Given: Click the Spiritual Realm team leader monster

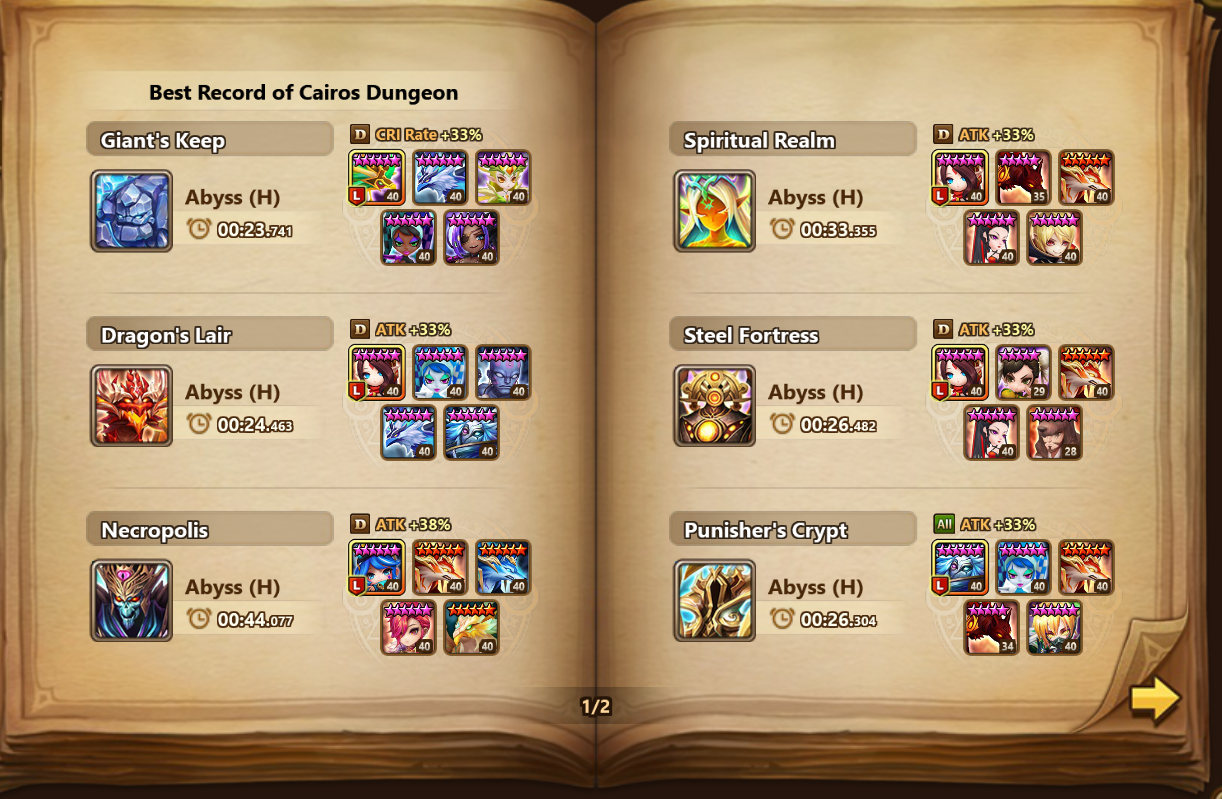Looking at the screenshot, I should click(x=960, y=178).
